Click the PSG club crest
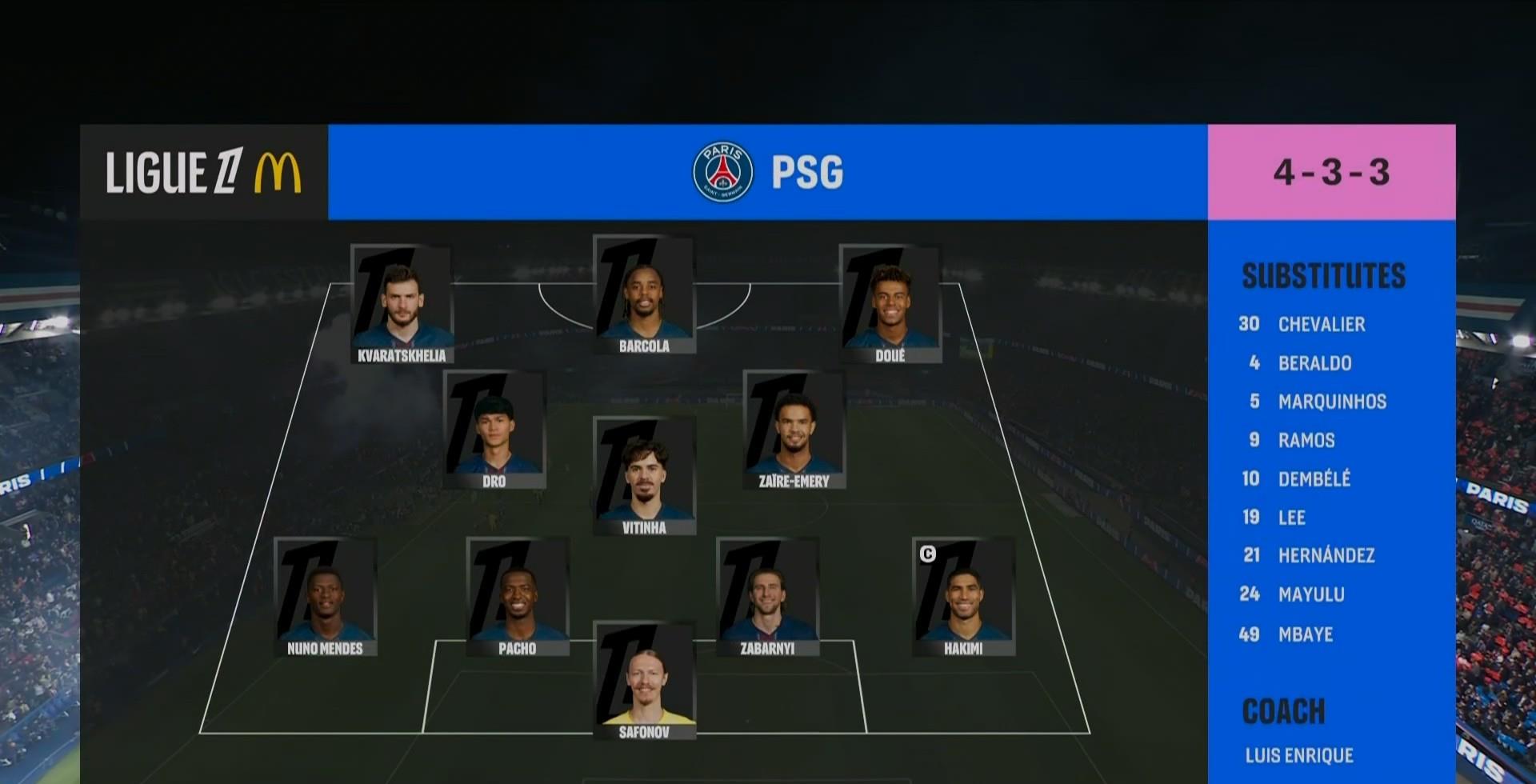 click(722, 172)
